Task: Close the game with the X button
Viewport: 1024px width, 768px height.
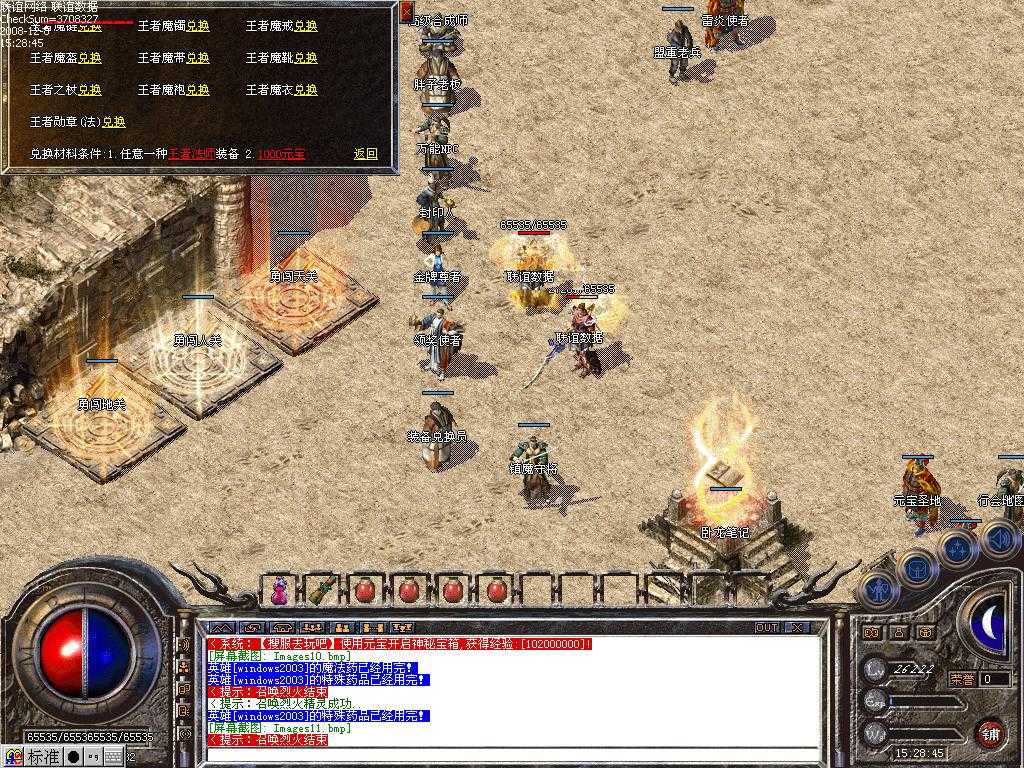Action: (797, 628)
